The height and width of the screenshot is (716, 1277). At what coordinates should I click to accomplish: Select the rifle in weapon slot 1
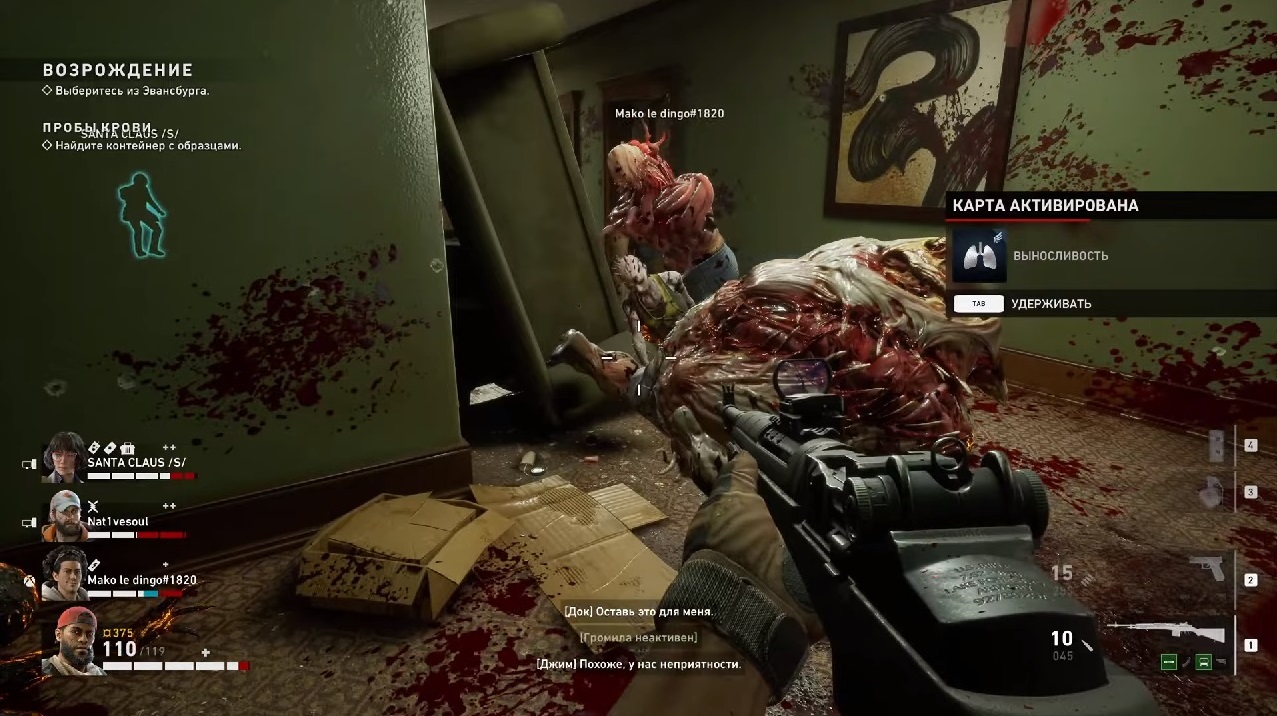[1167, 633]
